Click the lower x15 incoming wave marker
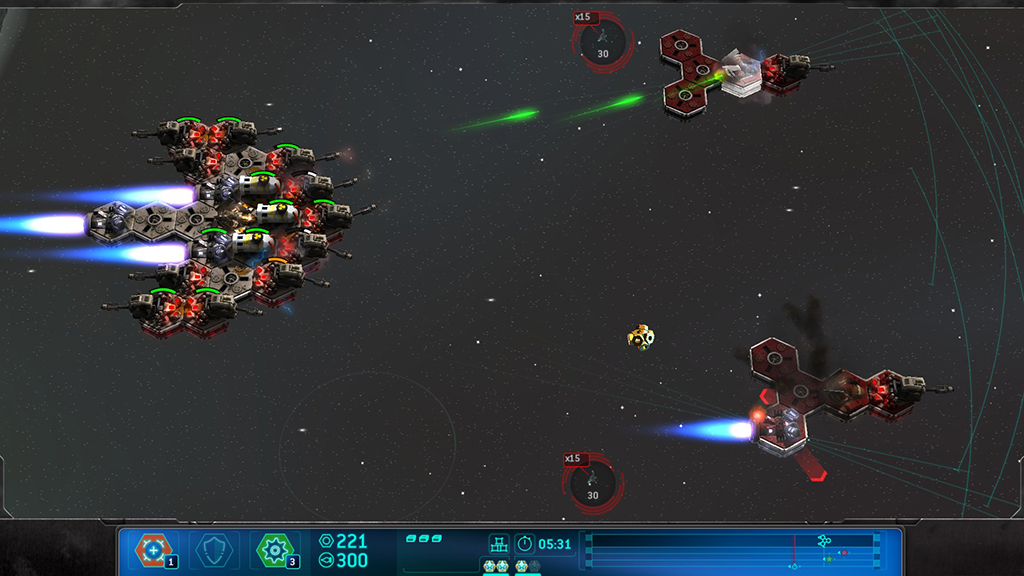This screenshot has height=576, width=1024. click(x=592, y=483)
